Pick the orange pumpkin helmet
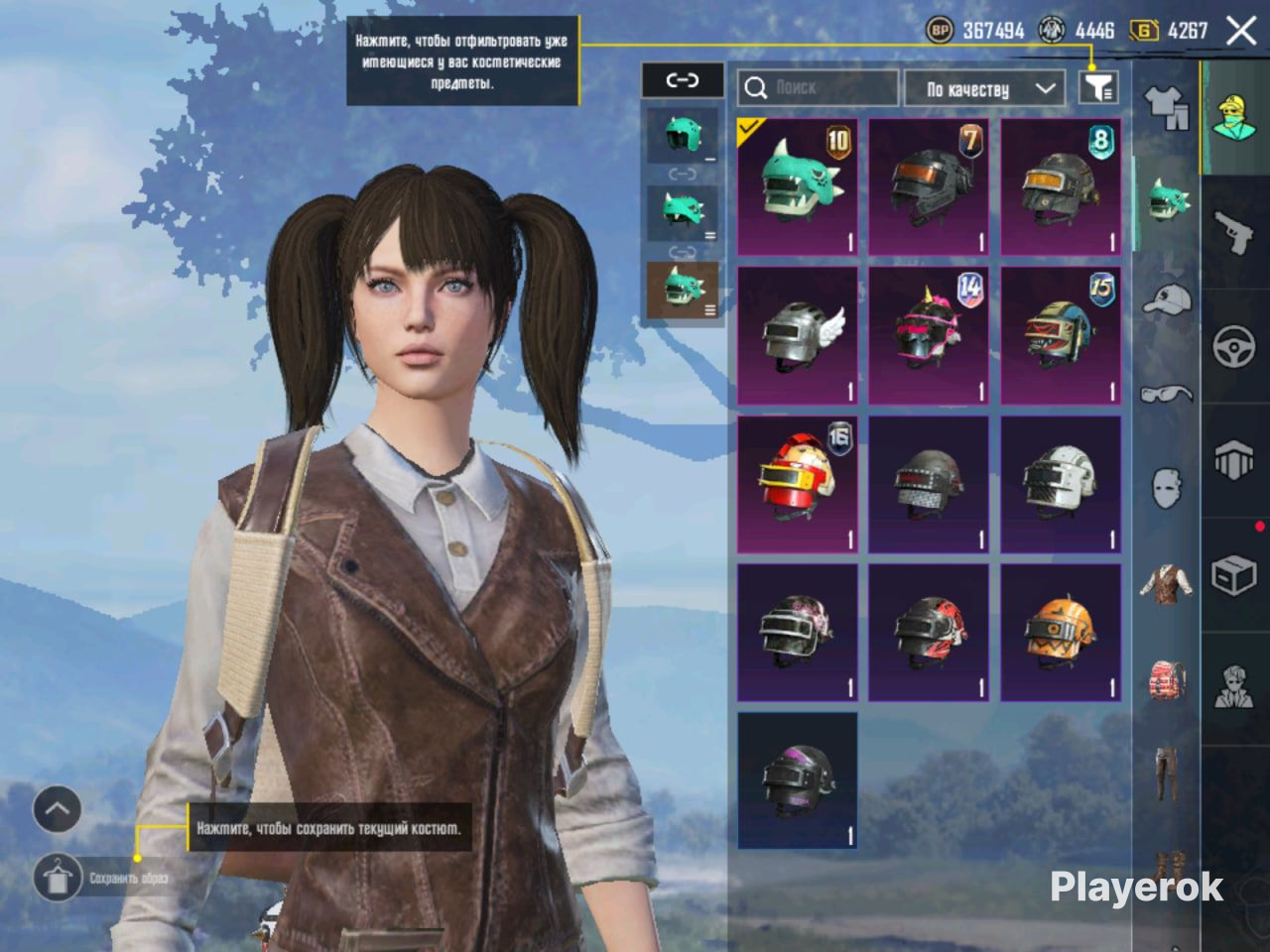 [1061, 633]
